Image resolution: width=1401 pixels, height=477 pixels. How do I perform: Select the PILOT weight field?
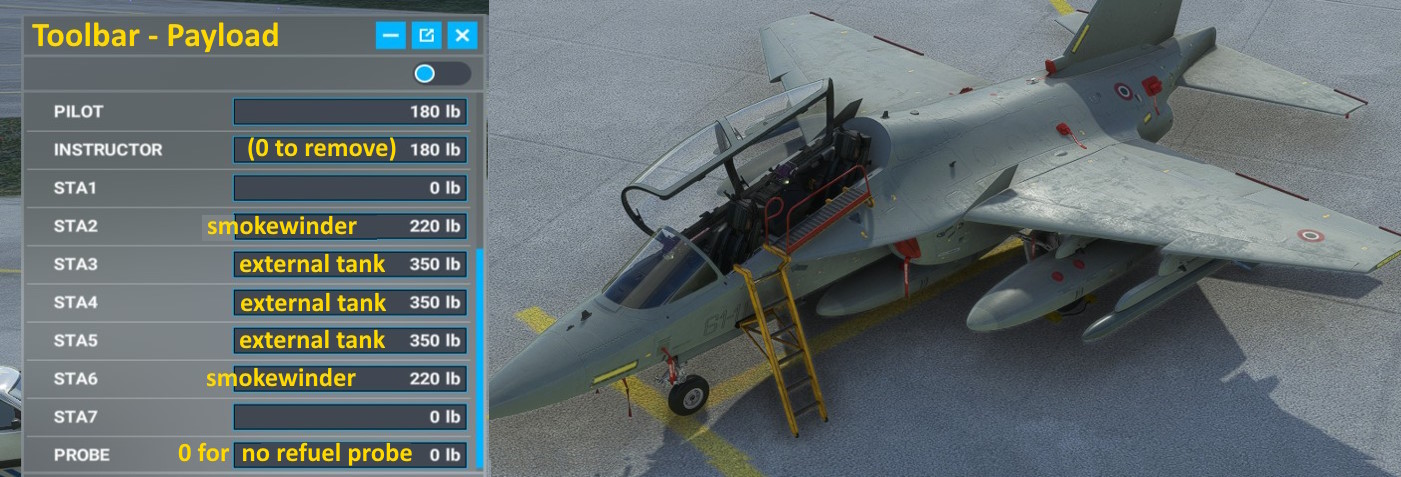pyautogui.click(x=350, y=112)
